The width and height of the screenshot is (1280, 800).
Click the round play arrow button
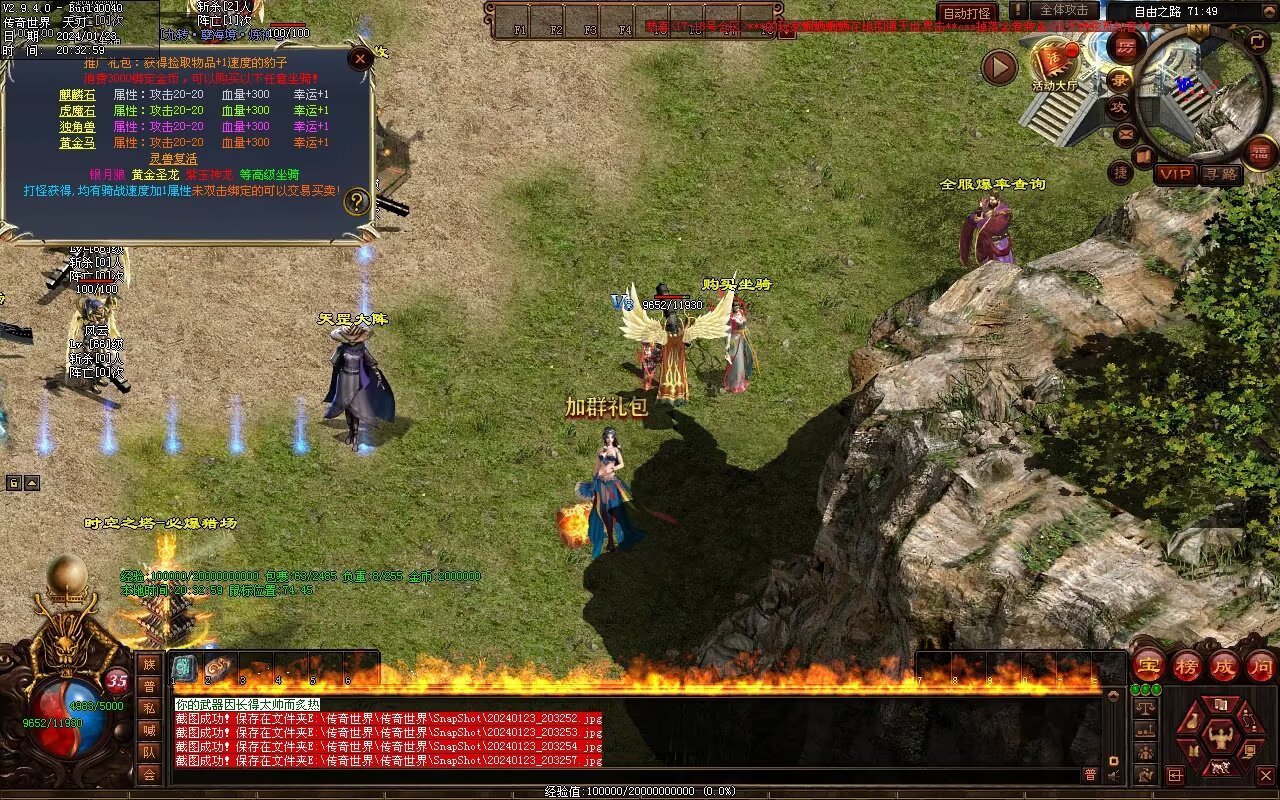click(x=998, y=67)
